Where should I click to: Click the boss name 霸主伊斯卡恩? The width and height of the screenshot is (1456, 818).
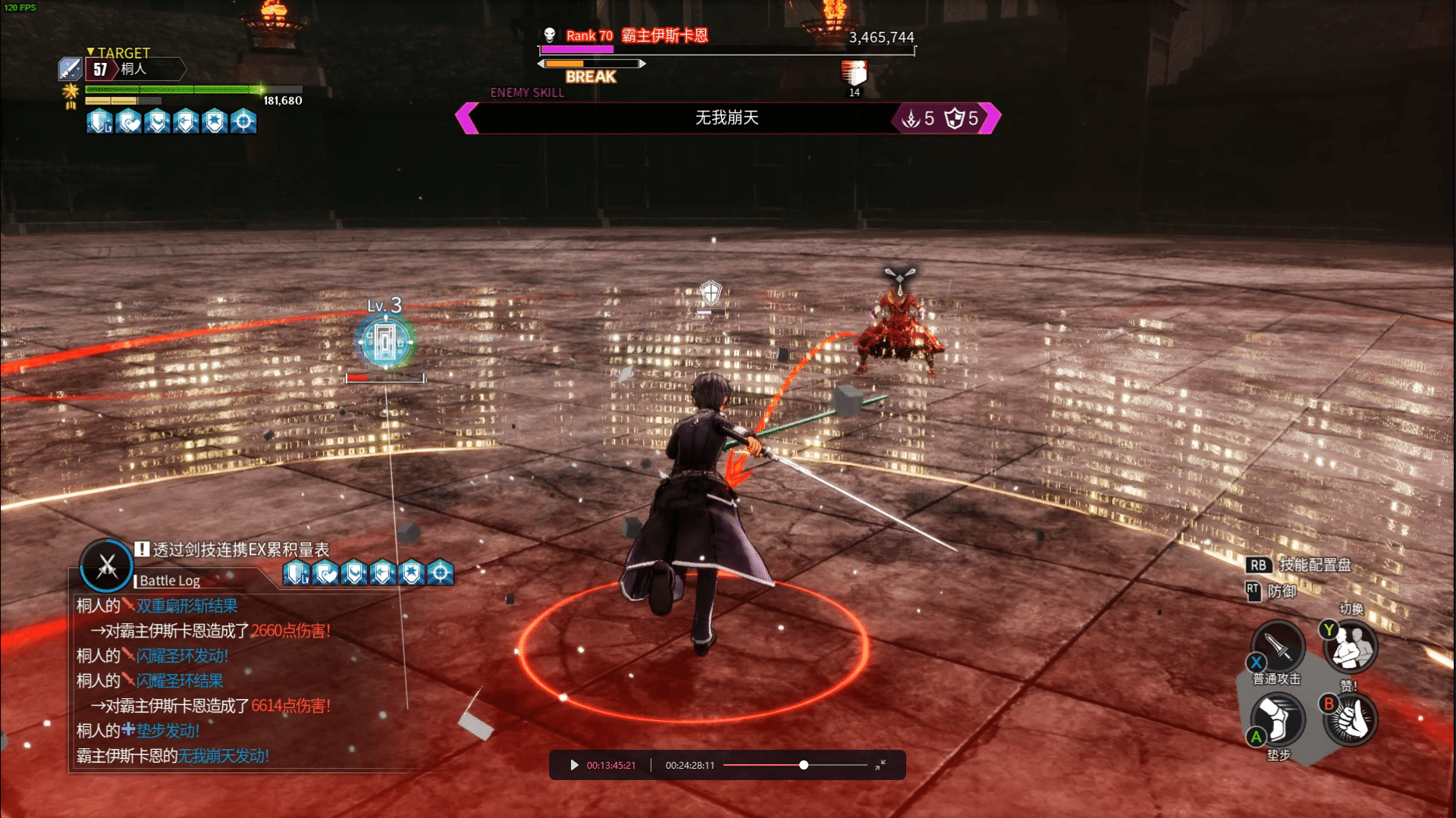pyautogui.click(x=664, y=36)
